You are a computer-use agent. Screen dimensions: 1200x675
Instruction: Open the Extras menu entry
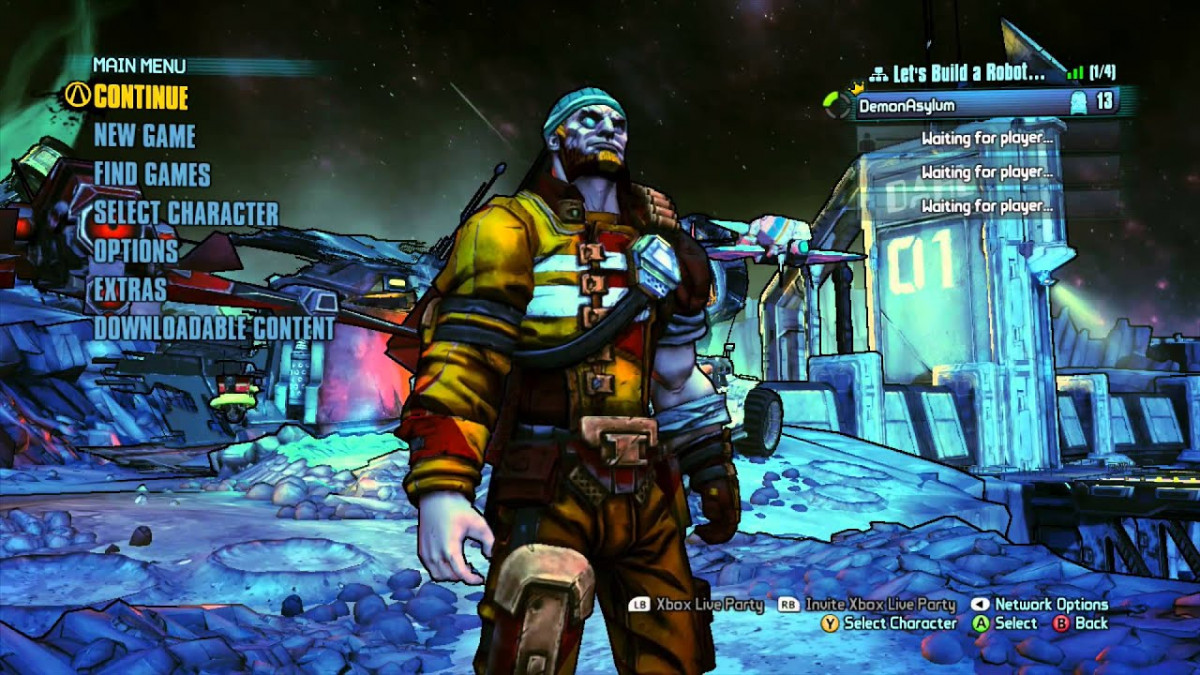point(130,290)
